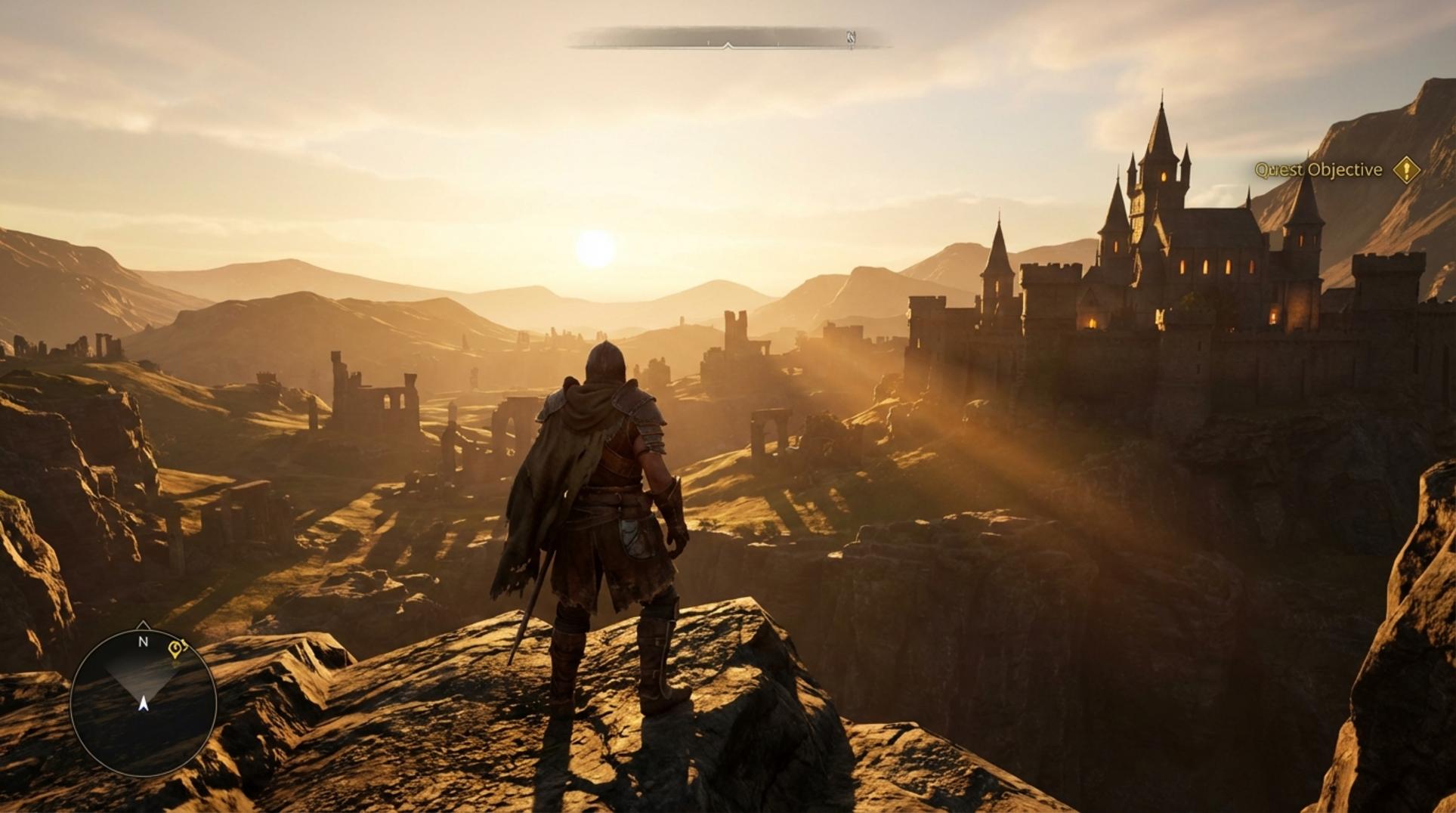The width and height of the screenshot is (1456, 813).
Task: Click the white player arrow on the minimap
Action: coord(144,703)
